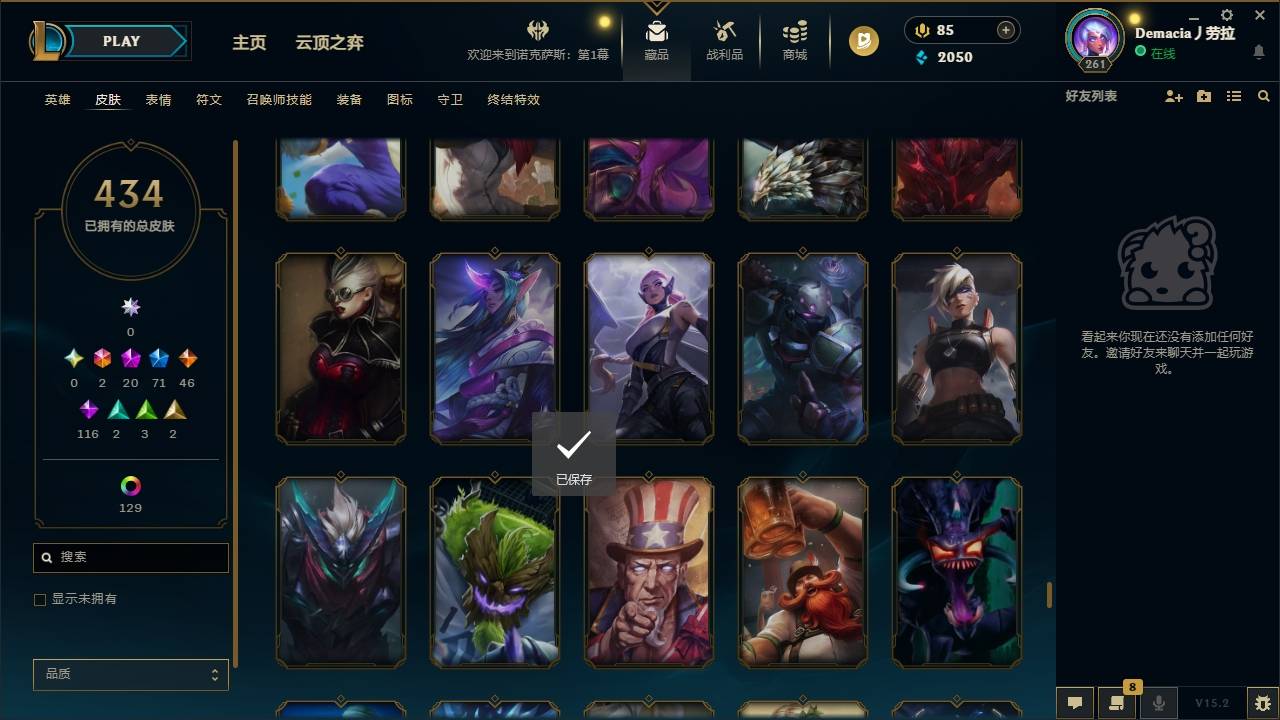Screen dimensions: 1280x720
Task: Open friend list display options icon
Action: tap(1234, 95)
